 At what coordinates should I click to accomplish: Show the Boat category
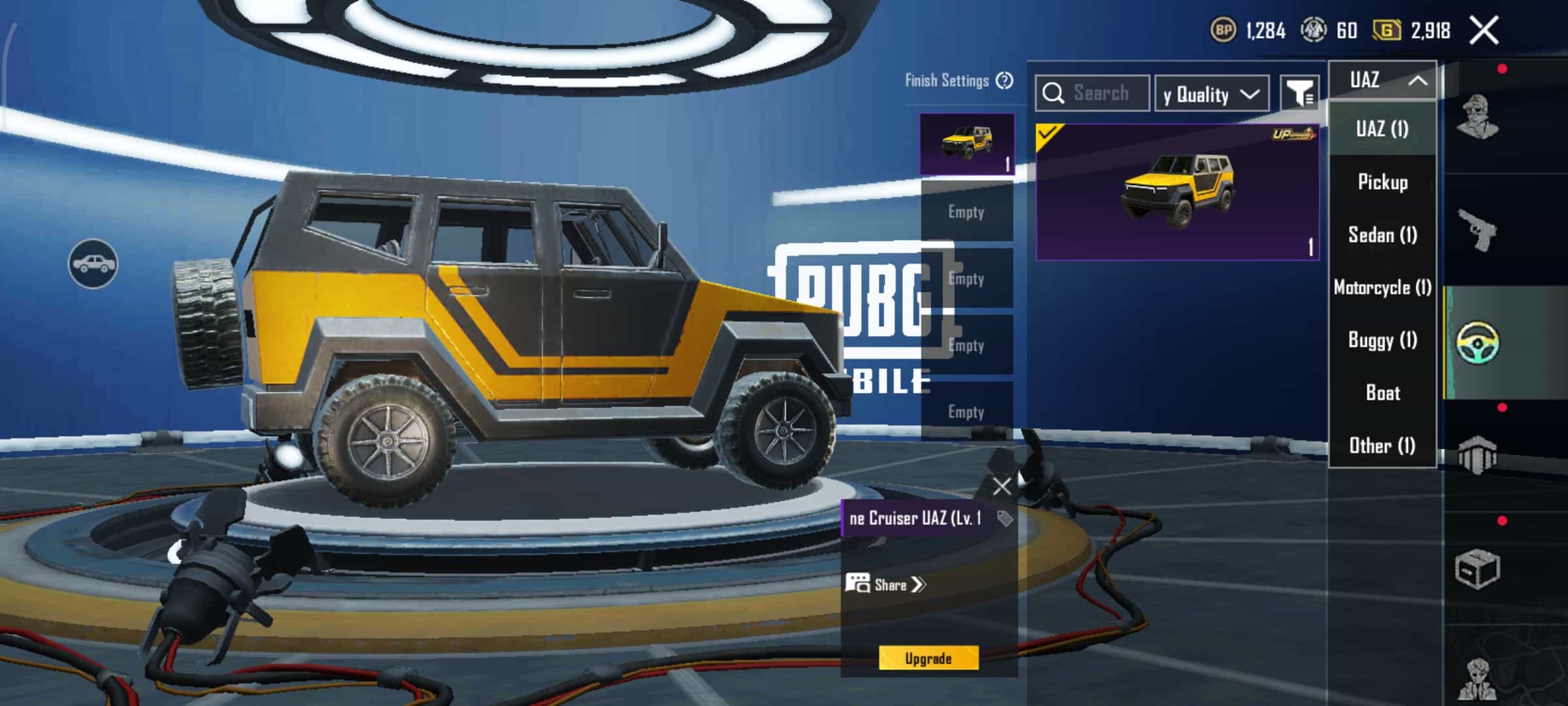[x=1382, y=393]
